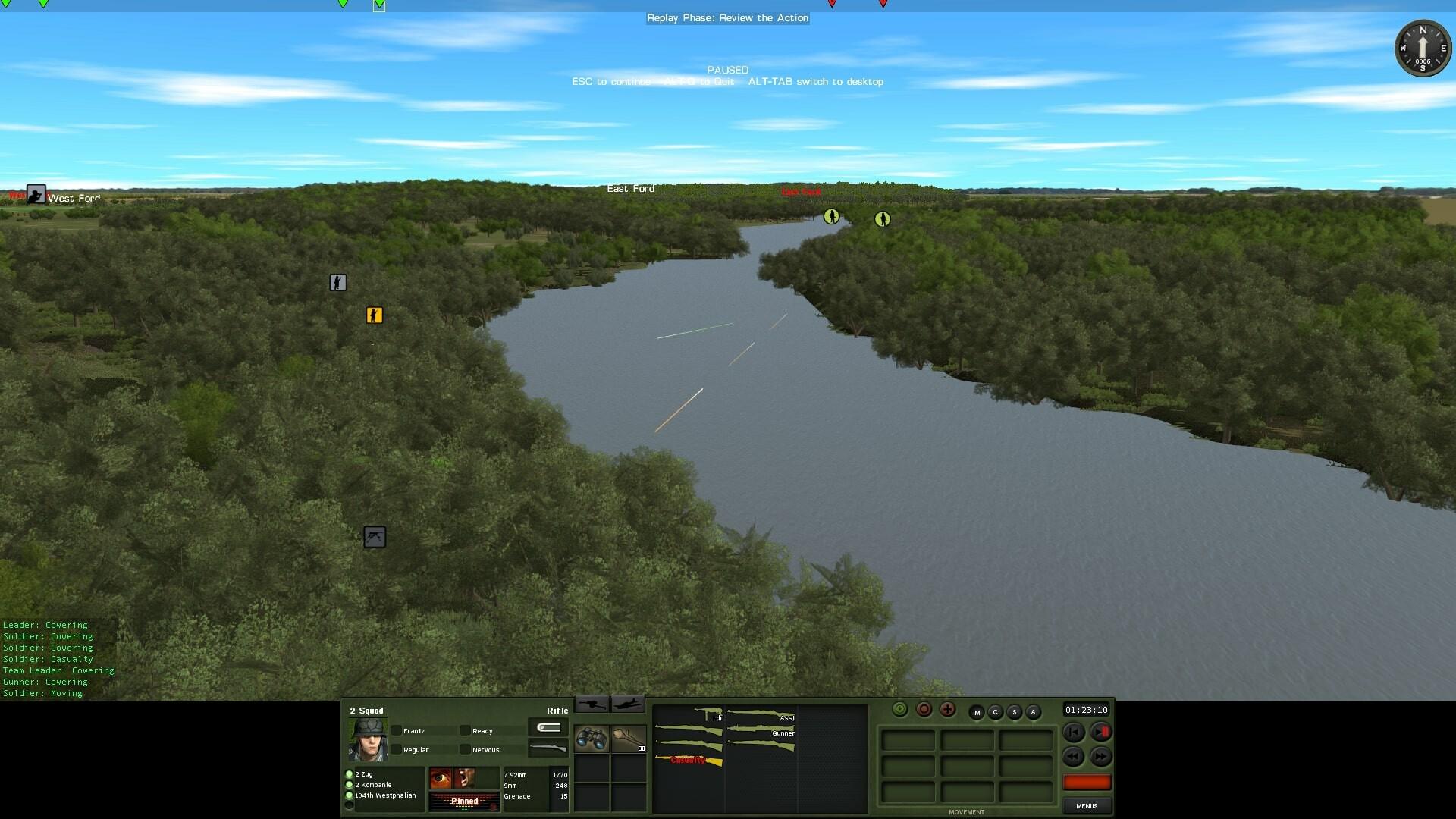This screenshot has width=1456, height=819.
Task: Click the grenade bundle equipment slot
Action: click(629, 739)
